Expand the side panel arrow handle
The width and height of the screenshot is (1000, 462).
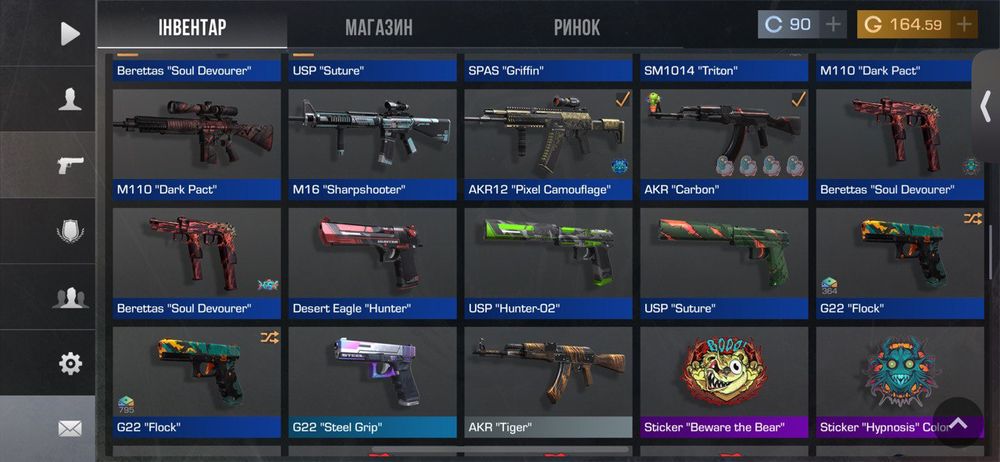click(x=985, y=105)
